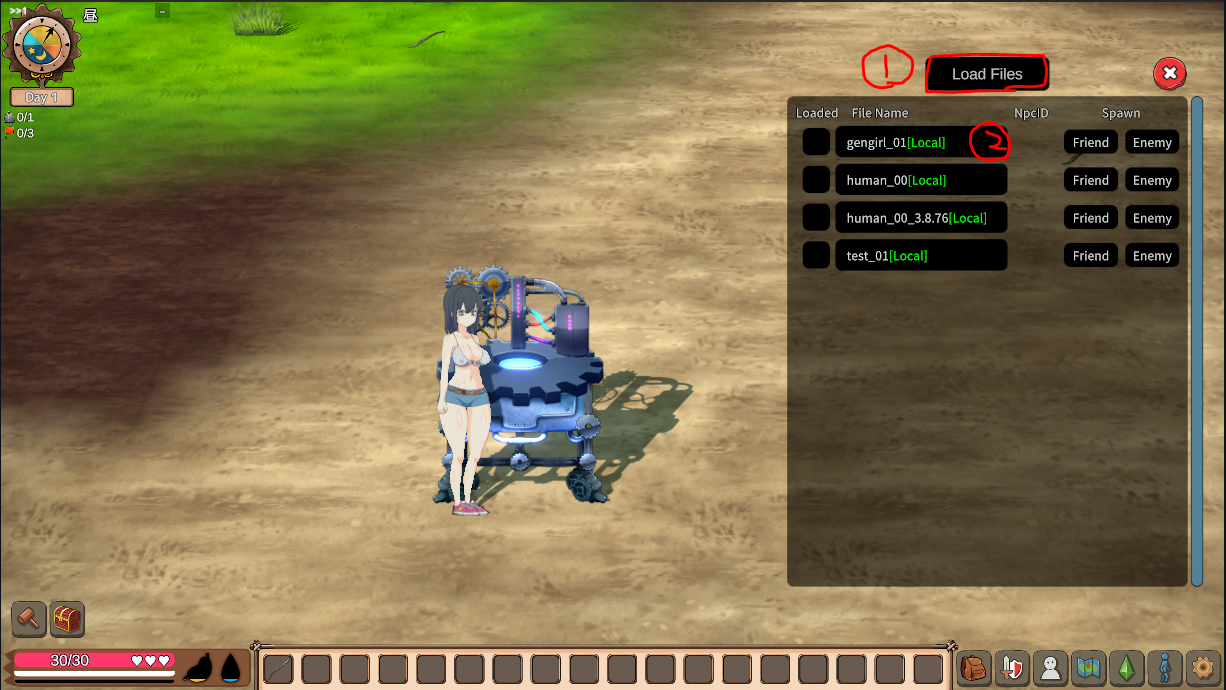Choose the human_00 file entry
The width and height of the screenshot is (1226, 690).
tap(920, 180)
